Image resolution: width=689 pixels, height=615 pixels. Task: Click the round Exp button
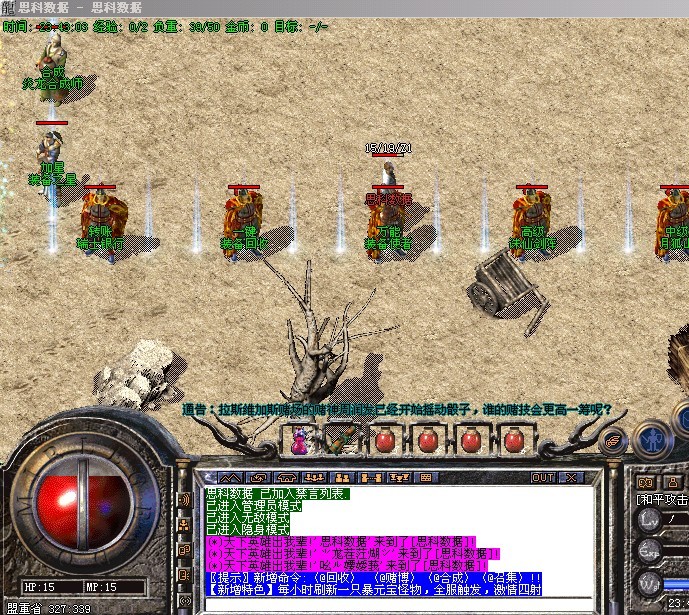[x=649, y=549]
